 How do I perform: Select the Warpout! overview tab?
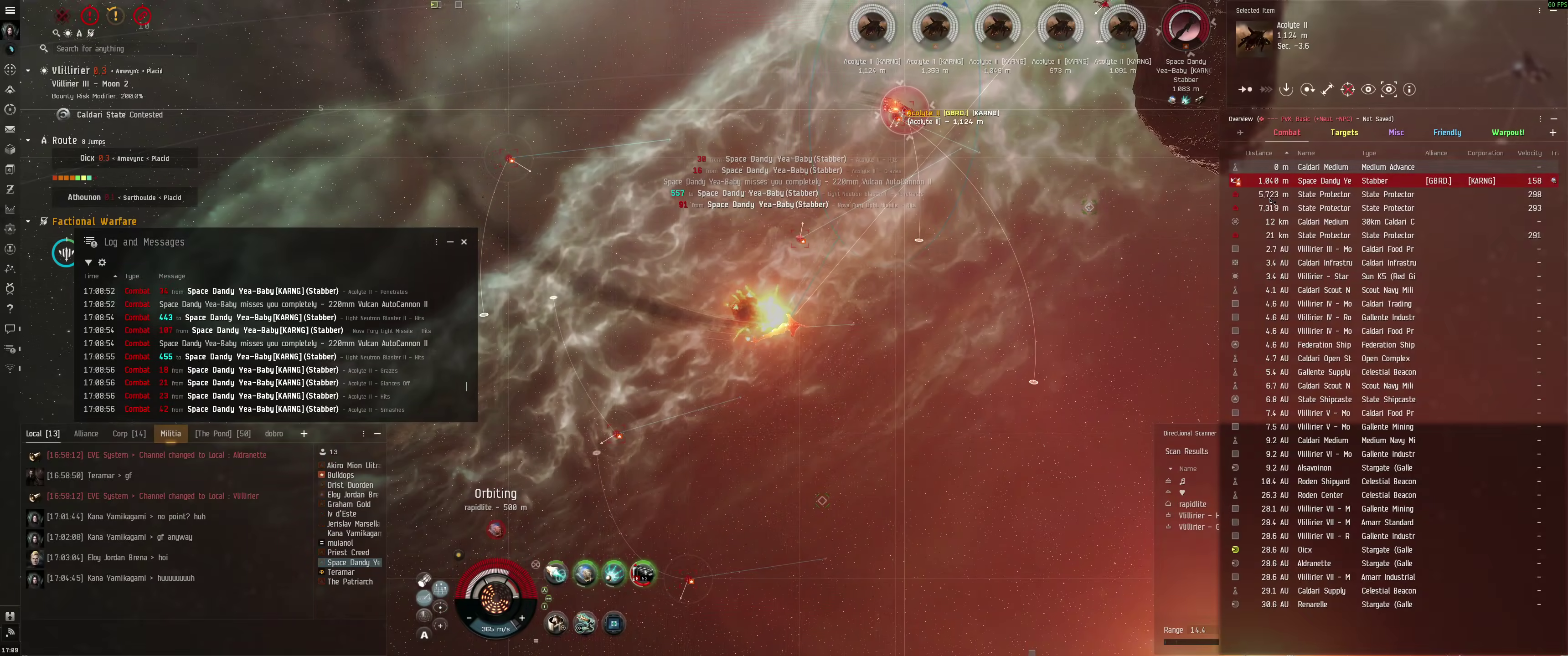[x=1507, y=132]
